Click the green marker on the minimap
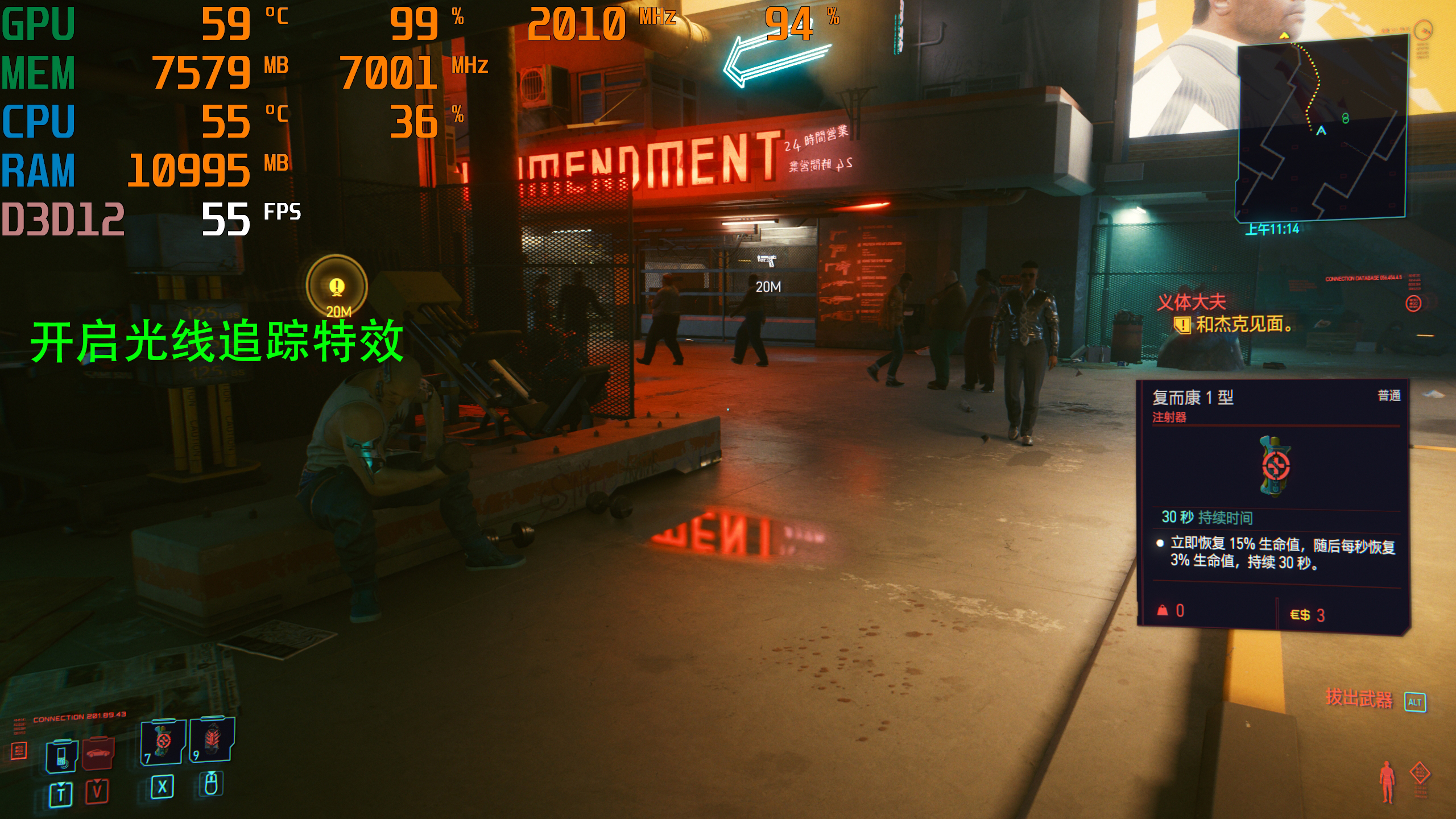The image size is (1456, 819). (1345, 118)
